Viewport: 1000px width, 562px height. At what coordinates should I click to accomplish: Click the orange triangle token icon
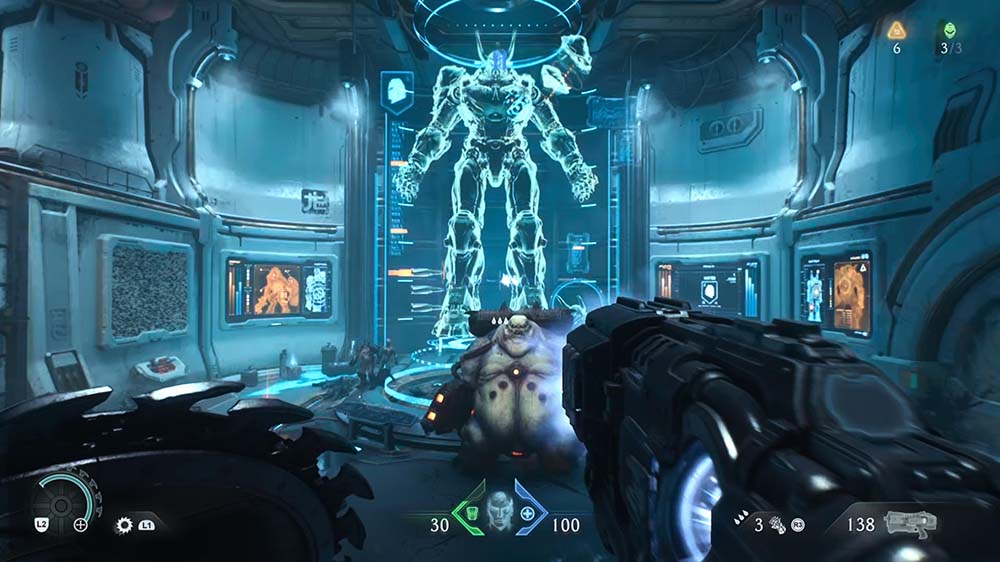(x=896, y=30)
